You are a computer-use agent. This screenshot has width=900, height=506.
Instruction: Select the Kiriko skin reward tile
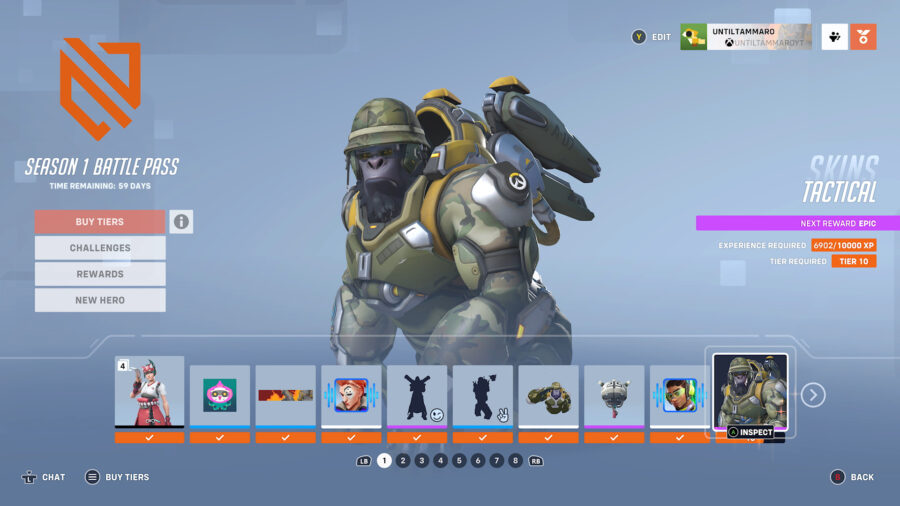pos(150,393)
